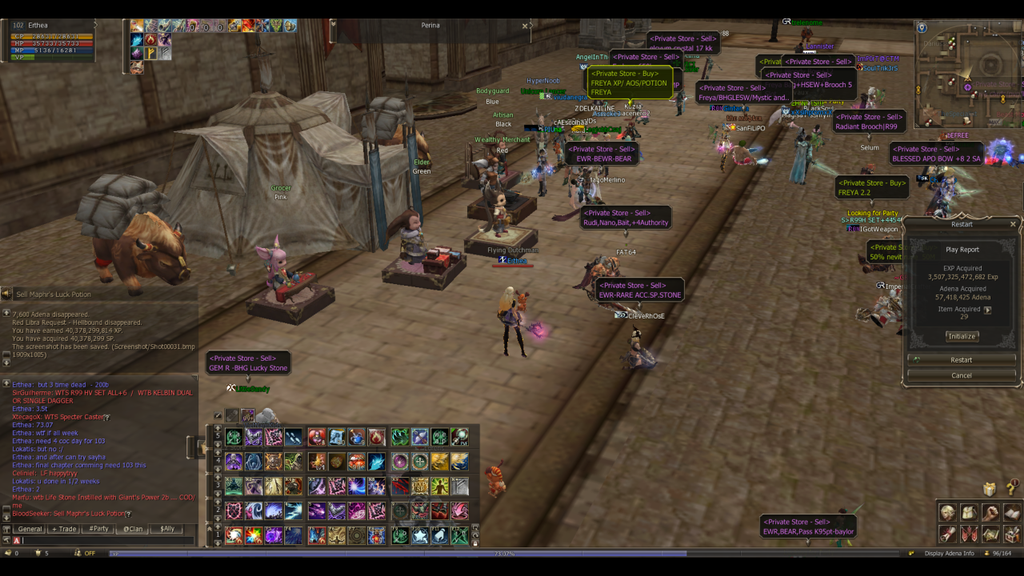Click the chat text input field
Image resolution: width=1024 pixels, height=576 pixels.
(100, 541)
